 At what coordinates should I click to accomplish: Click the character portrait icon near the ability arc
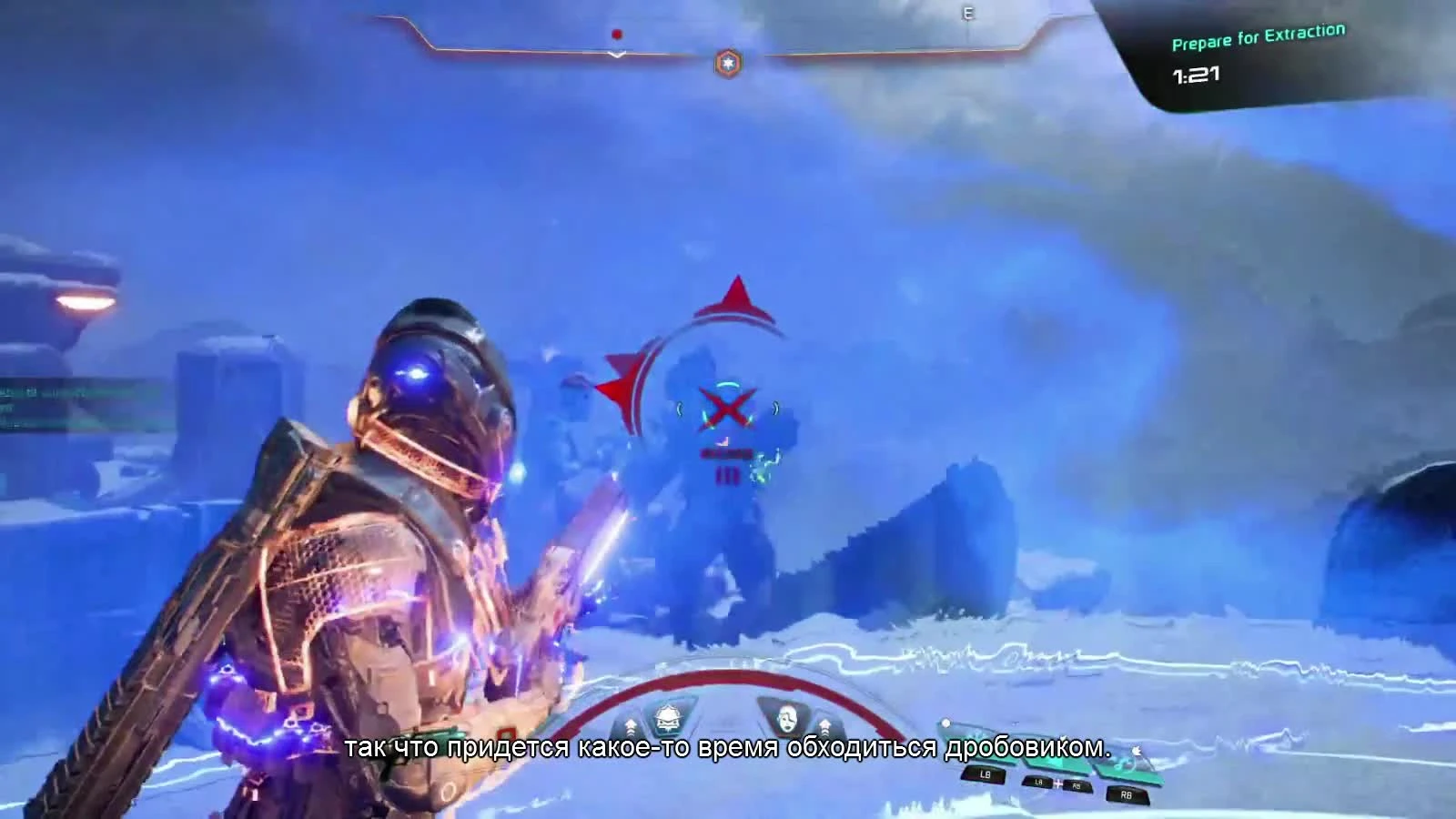click(x=789, y=720)
